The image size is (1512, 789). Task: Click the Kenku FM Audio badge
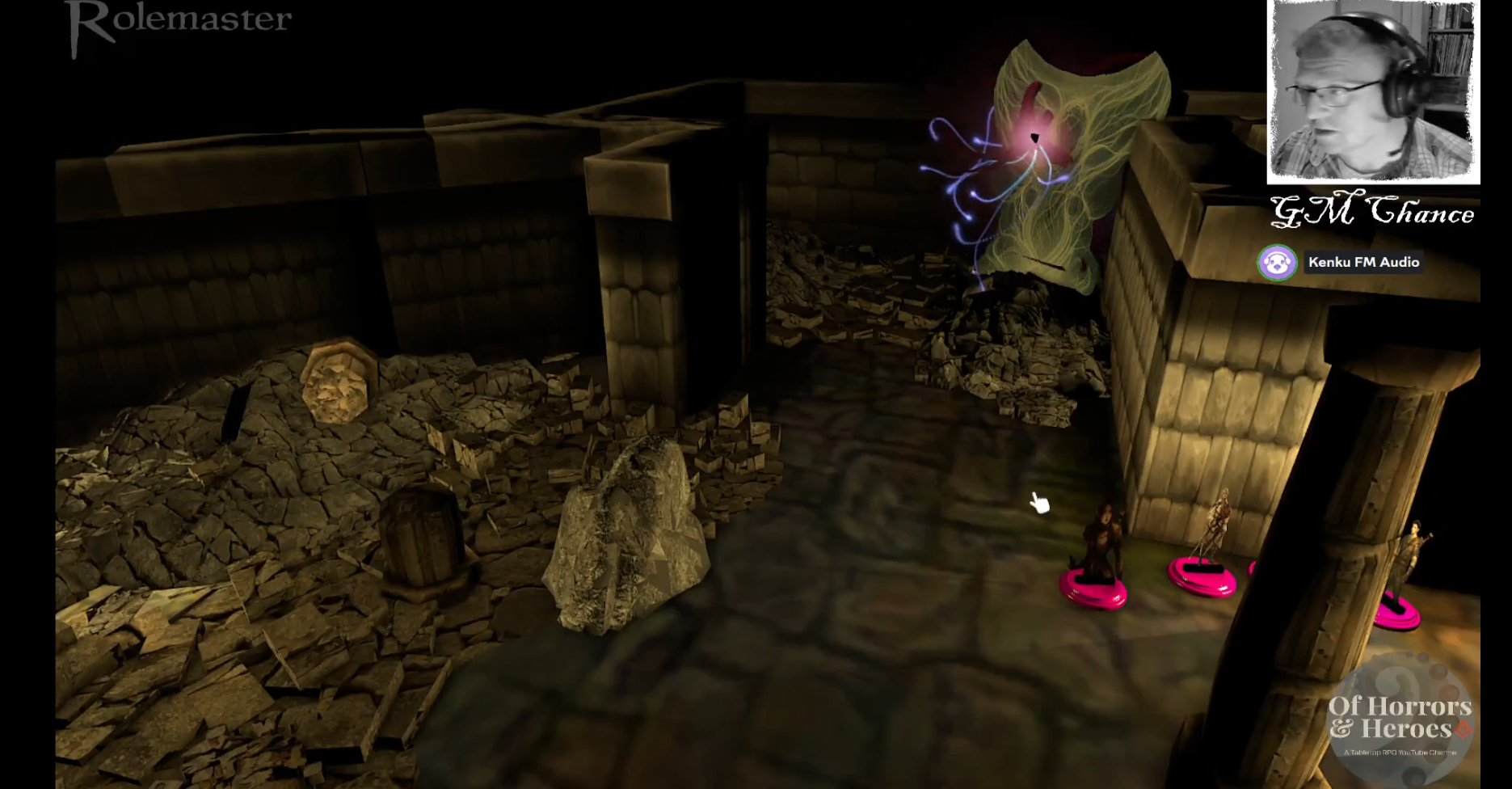pyautogui.click(x=1340, y=263)
